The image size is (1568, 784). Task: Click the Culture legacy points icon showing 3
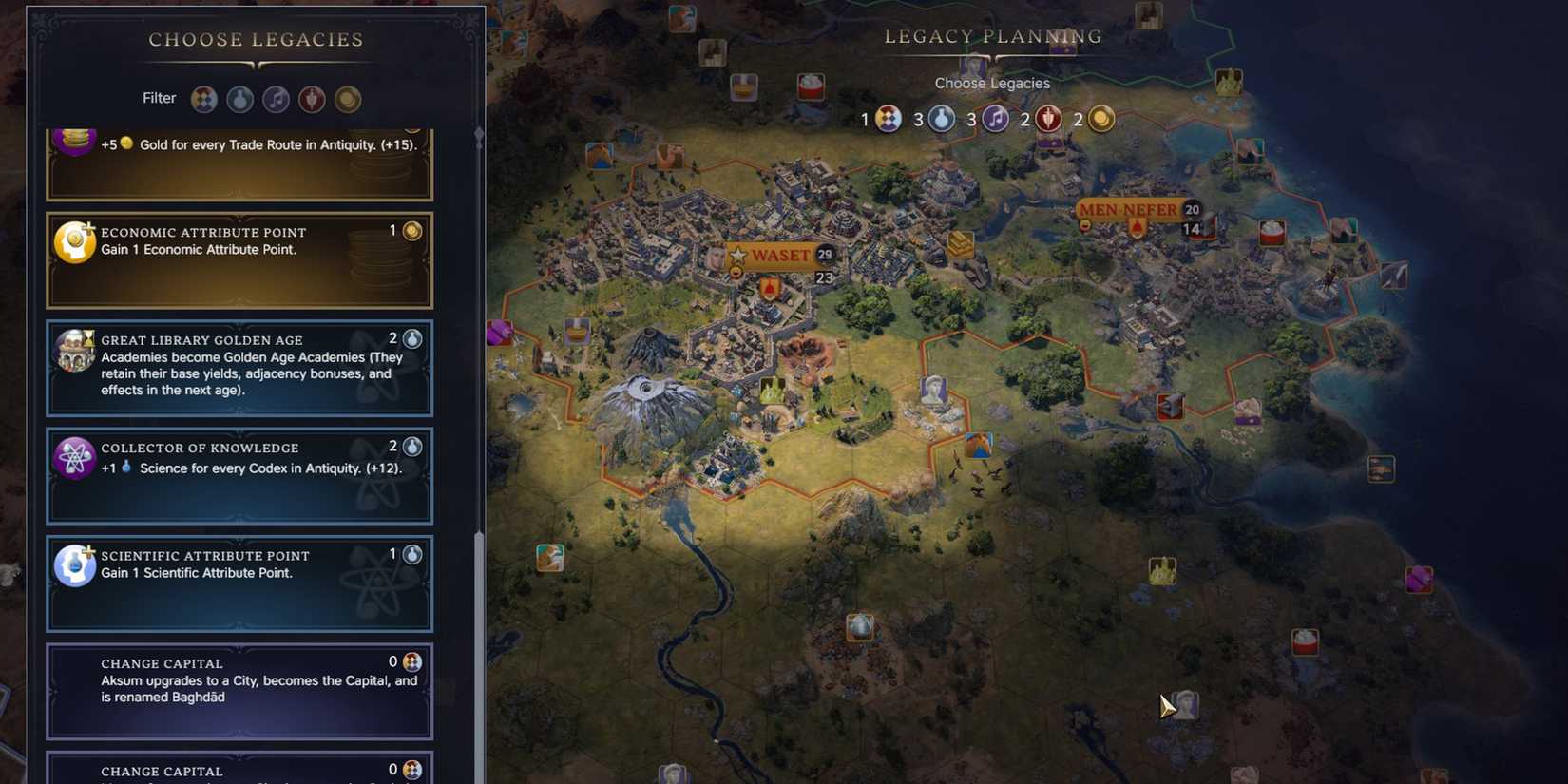(995, 119)
